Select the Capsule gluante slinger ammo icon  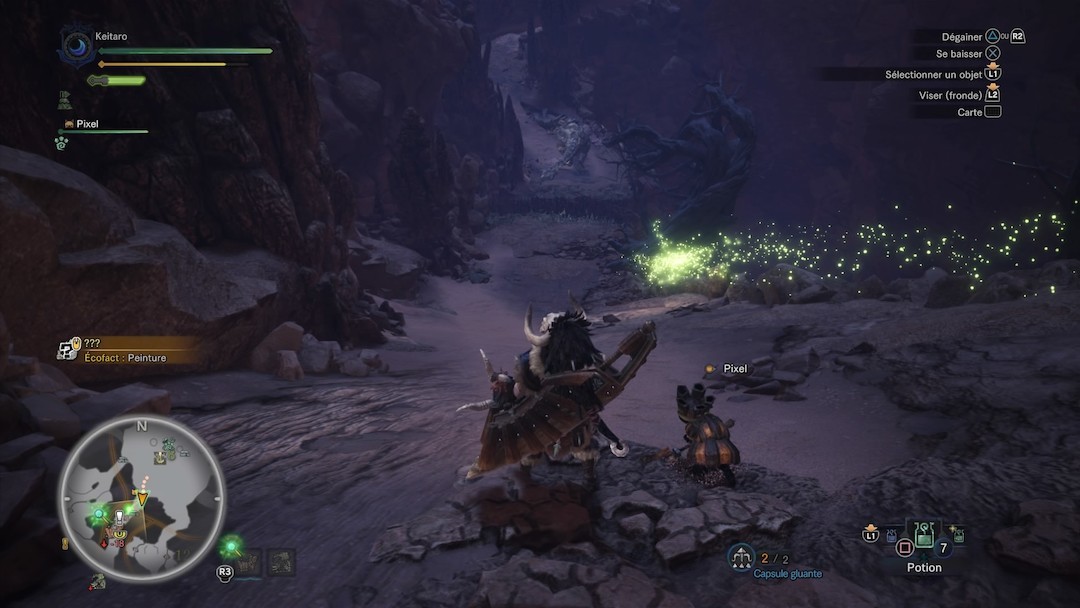[x=741, y=557]
